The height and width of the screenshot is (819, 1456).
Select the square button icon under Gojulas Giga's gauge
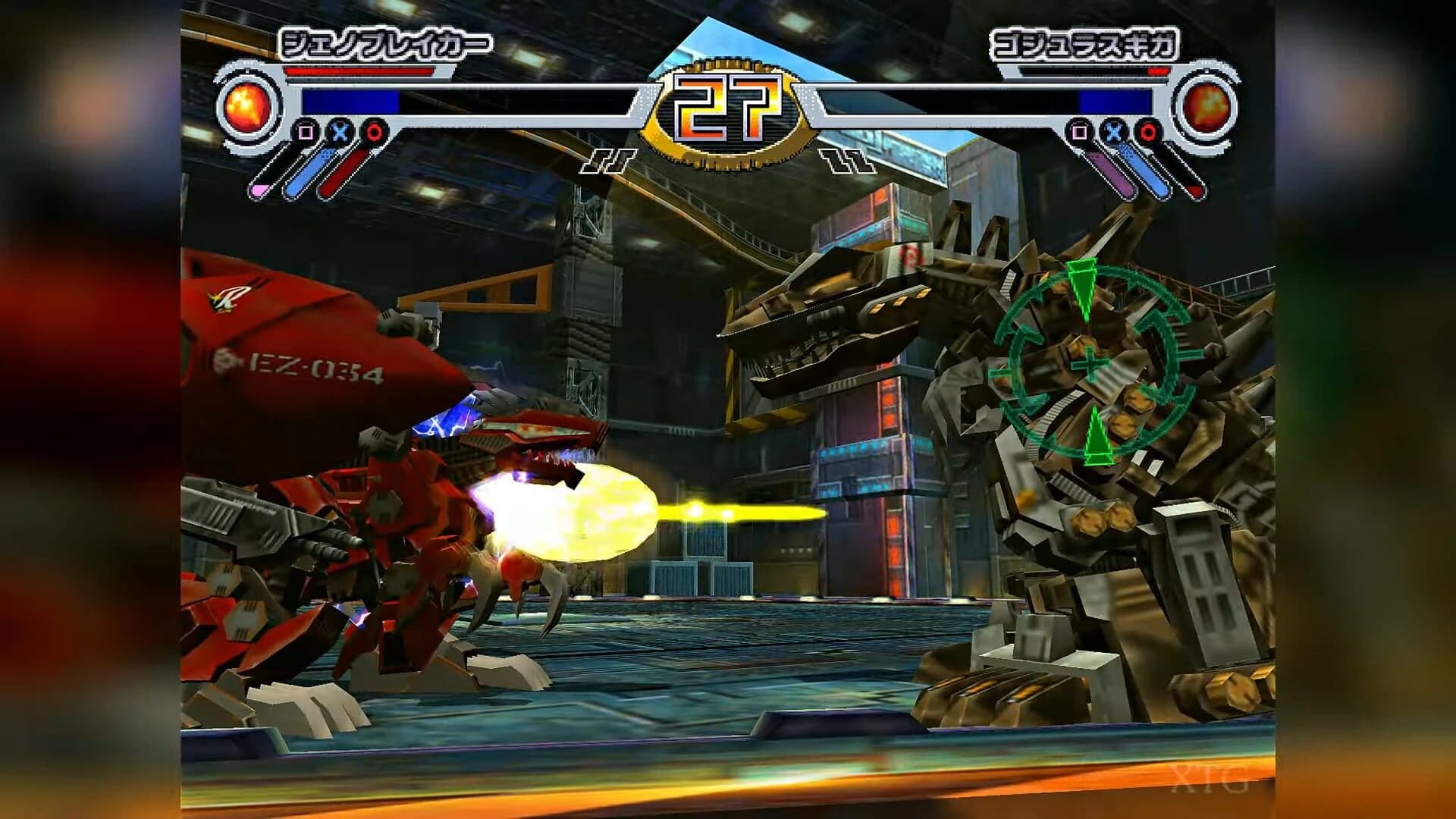1079,131
